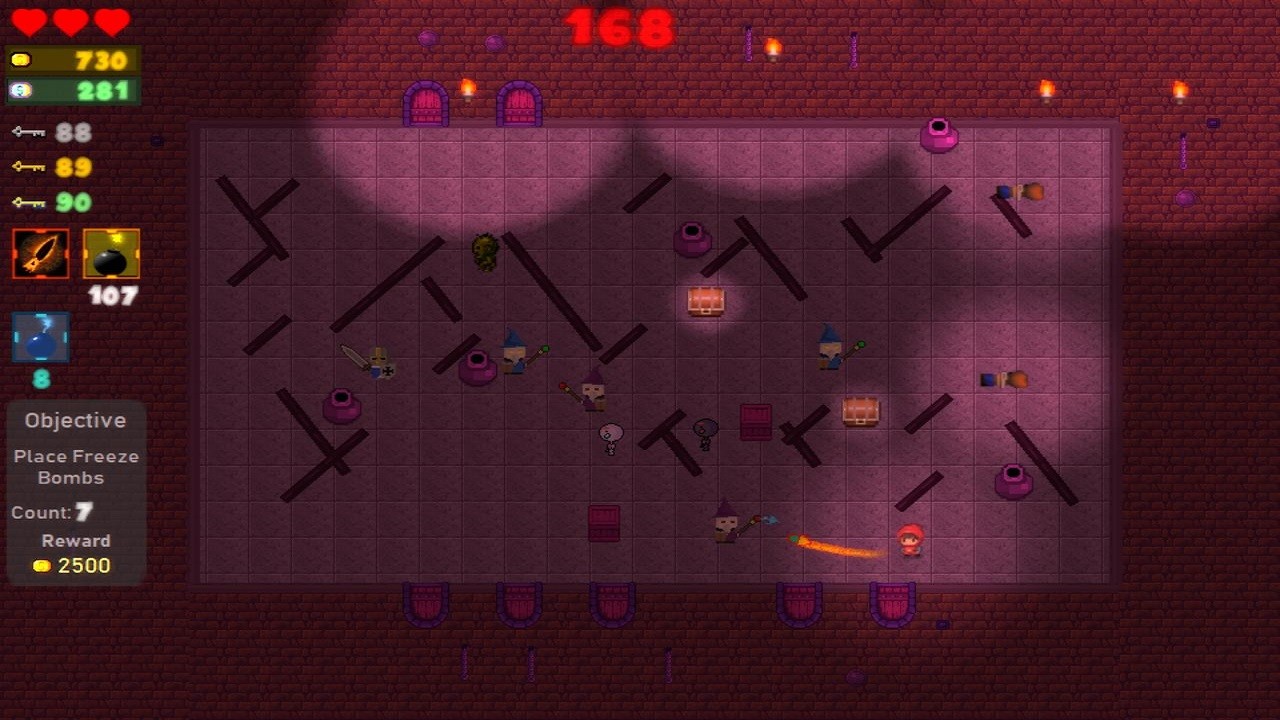Select the fireball weapon icon
The width and height of the screenshot is (1280, 720).
[x=40, y=252]
